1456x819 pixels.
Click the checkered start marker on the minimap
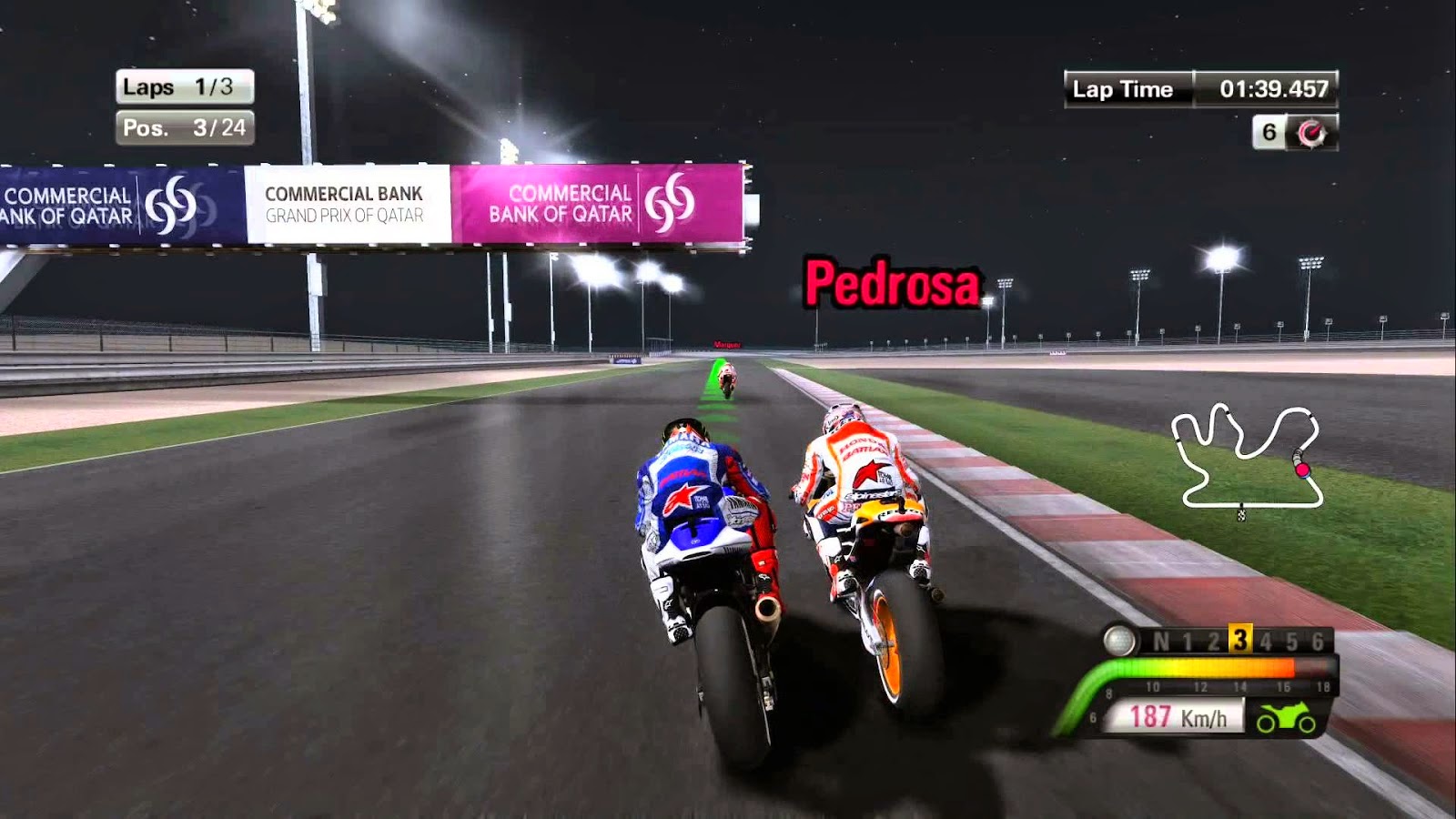[1242, 514]
